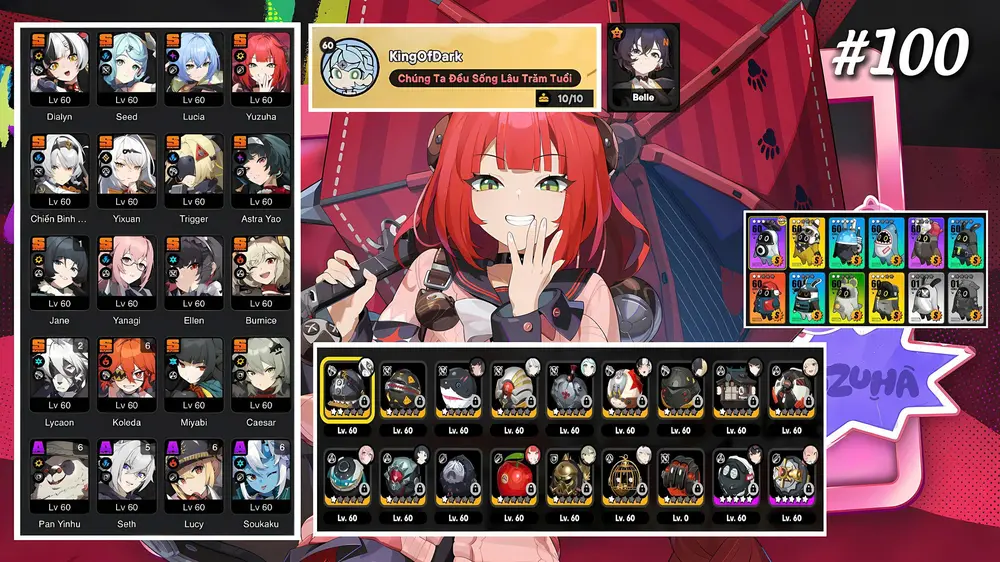Screen dimensions: 1000x562
Task: Pick the Jane agent tile
Action: point(60,274)
